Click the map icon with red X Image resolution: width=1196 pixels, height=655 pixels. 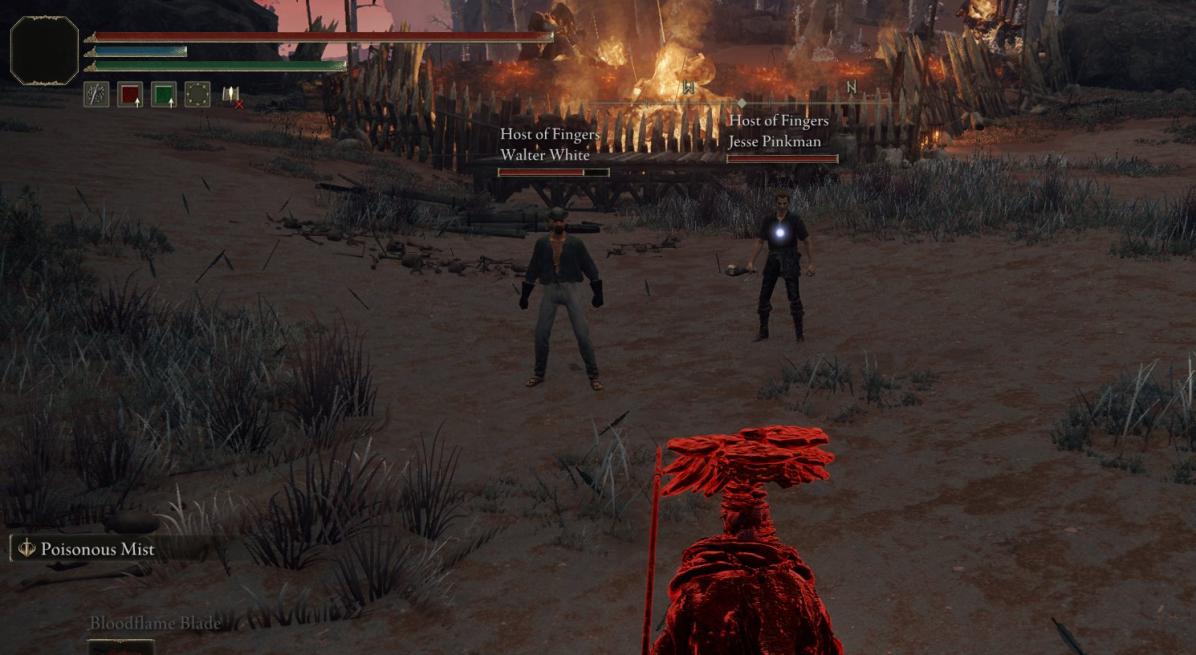point(232,95)
